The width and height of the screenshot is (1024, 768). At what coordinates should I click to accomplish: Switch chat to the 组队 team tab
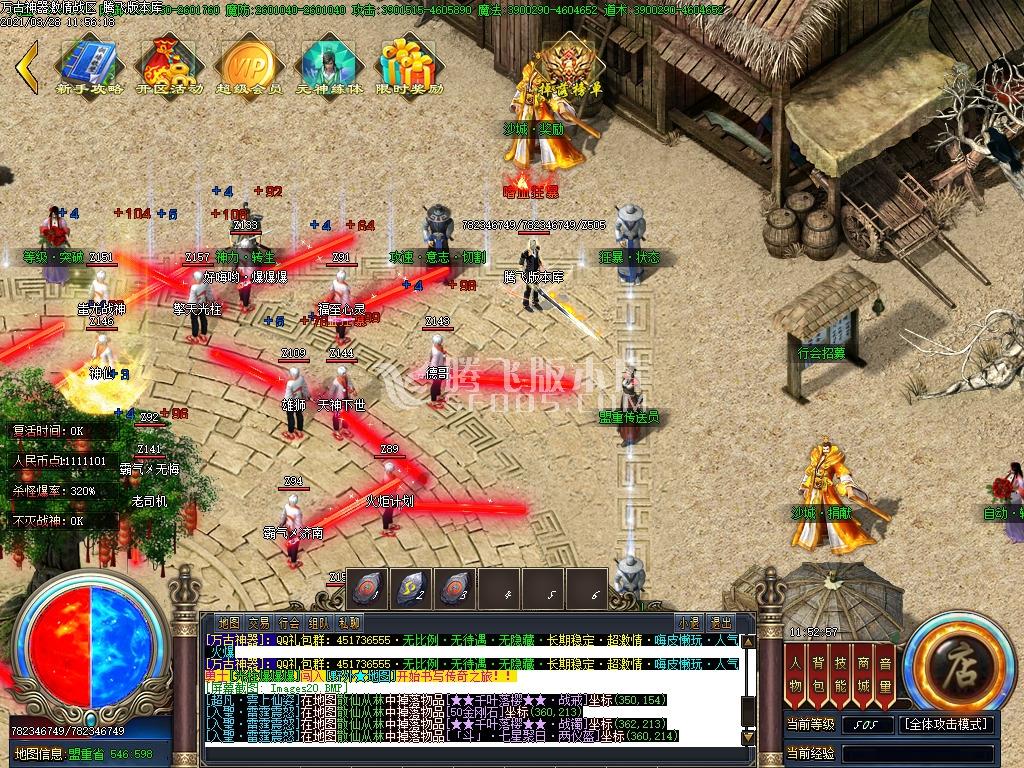tap(318, 622)
